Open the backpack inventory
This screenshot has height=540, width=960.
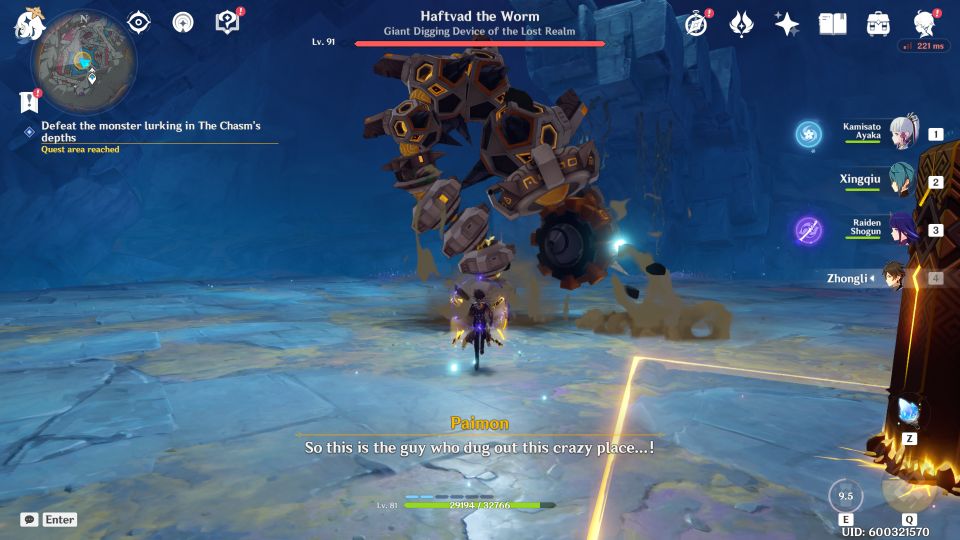(x=878, y=24)
